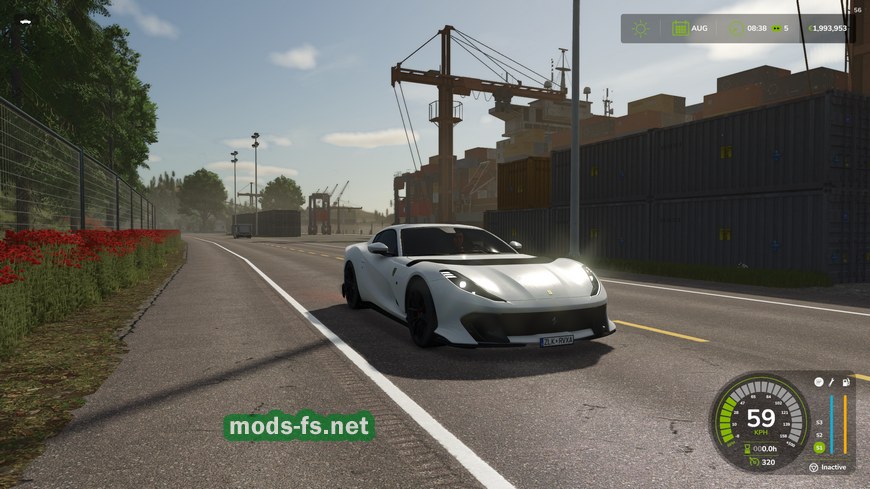Toggle the steering wheel Inactive helper
Image resolution: width=870 pixels, height=489 pixels.
tap(814, 467)
